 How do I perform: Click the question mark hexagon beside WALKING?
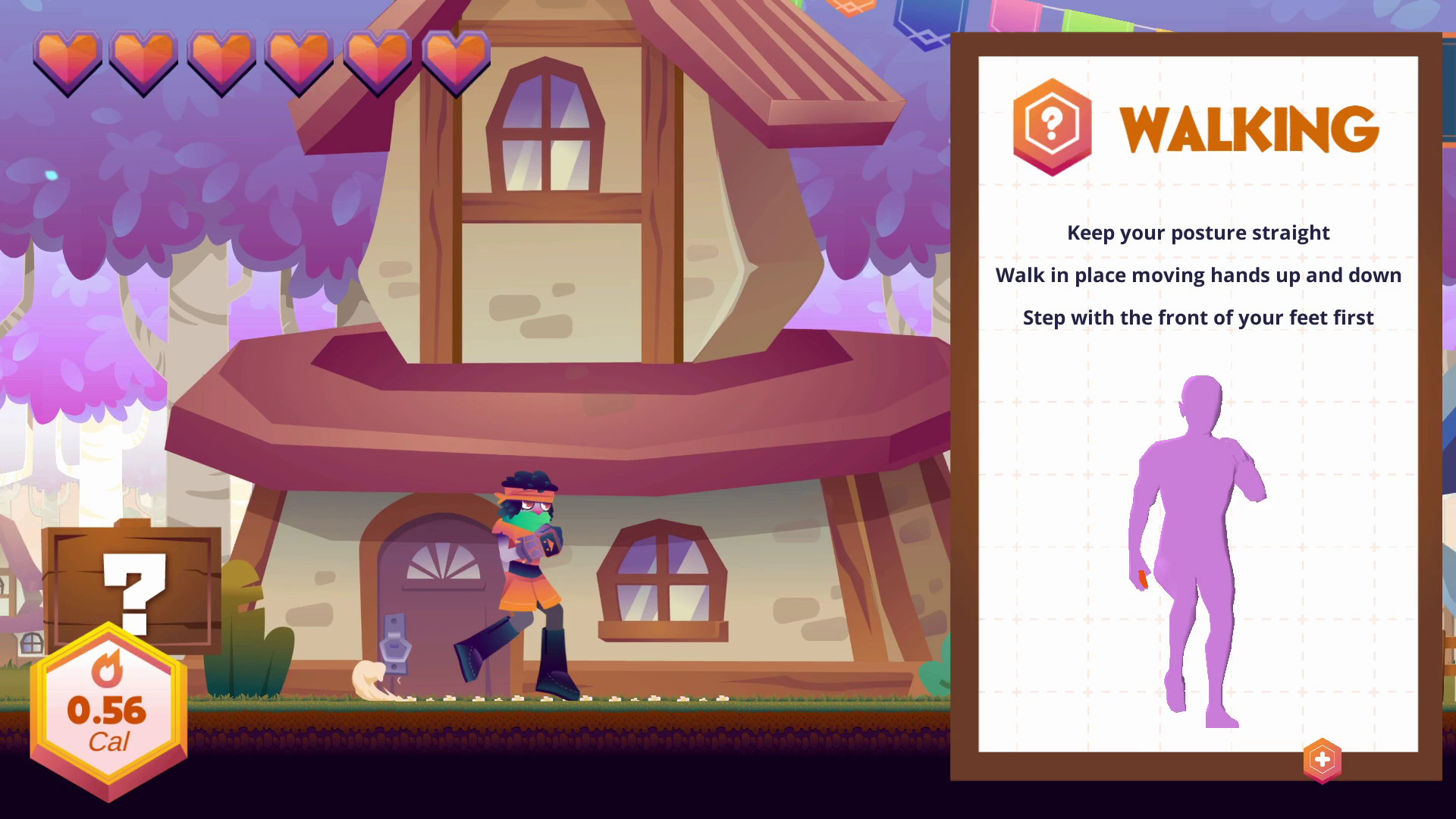point(1053,126)
